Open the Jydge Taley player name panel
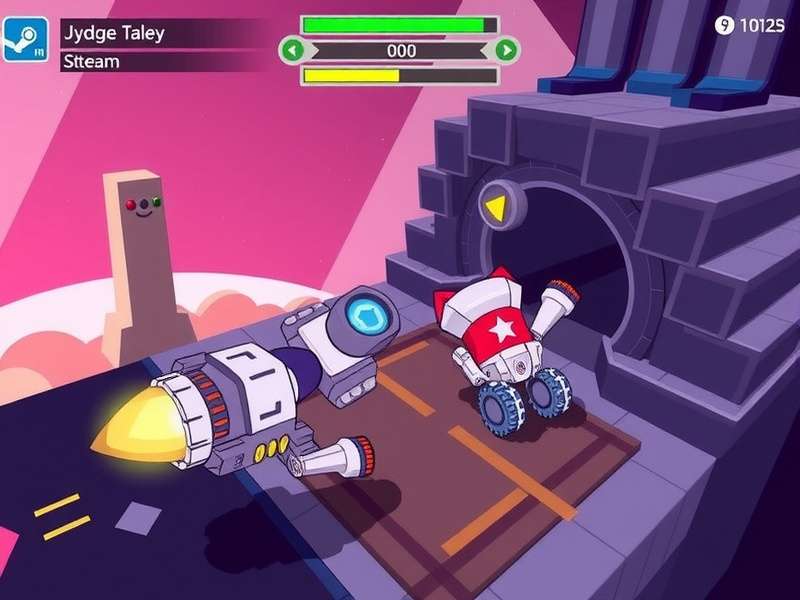 (x=160, y=32)
